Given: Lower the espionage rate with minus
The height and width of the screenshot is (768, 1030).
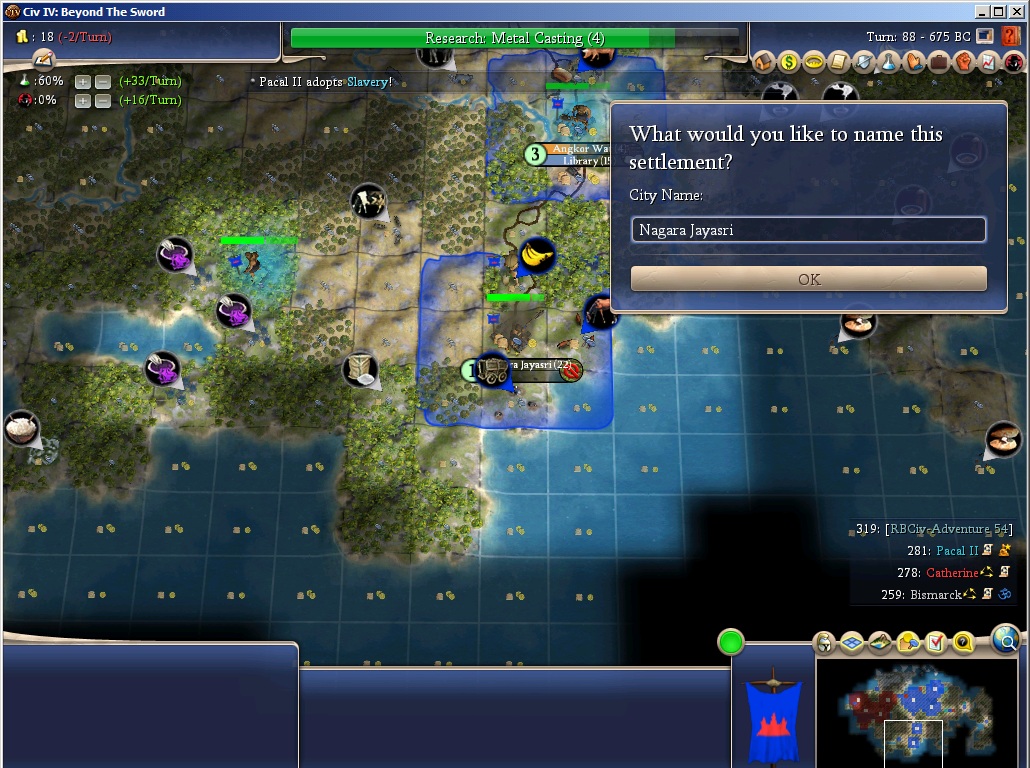Looking at the screenshot, I should coord(102,100).
